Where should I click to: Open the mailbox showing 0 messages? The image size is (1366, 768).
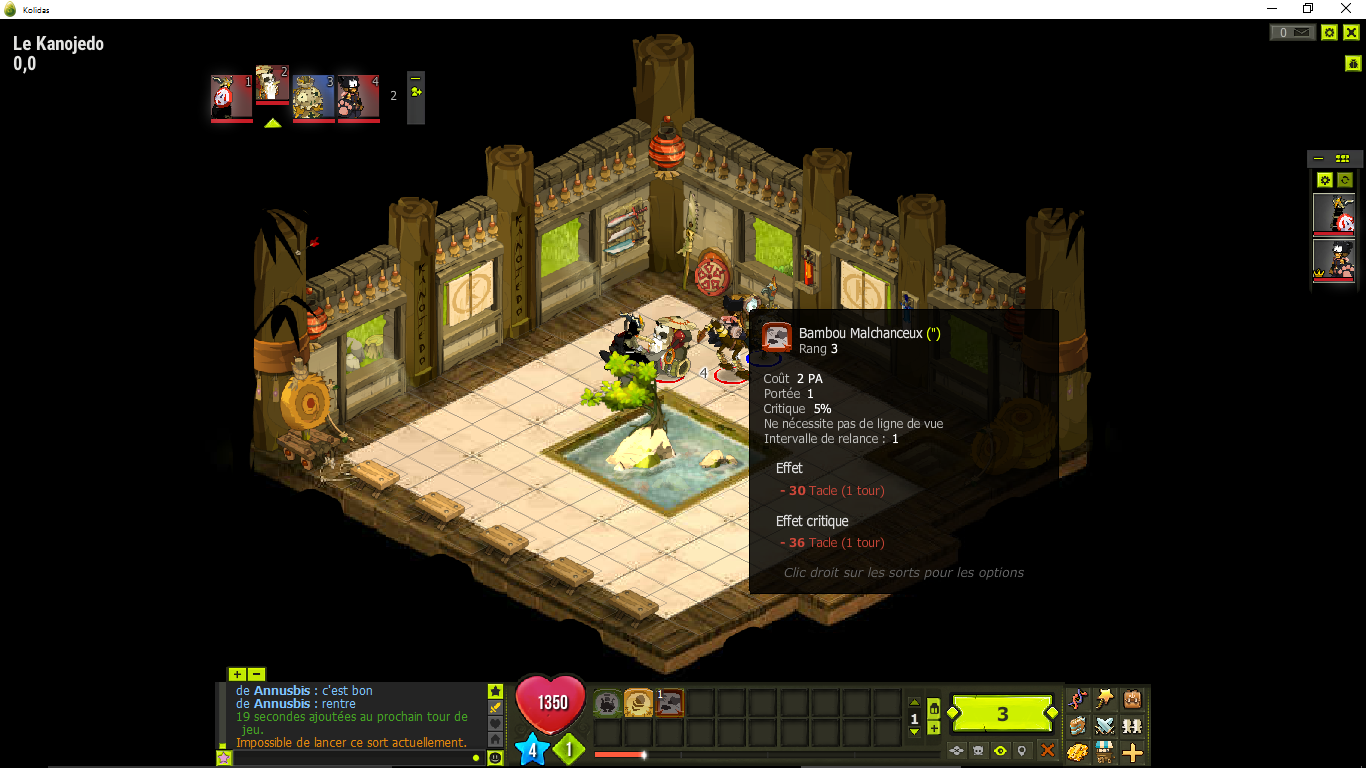(x=1293, y=32)
